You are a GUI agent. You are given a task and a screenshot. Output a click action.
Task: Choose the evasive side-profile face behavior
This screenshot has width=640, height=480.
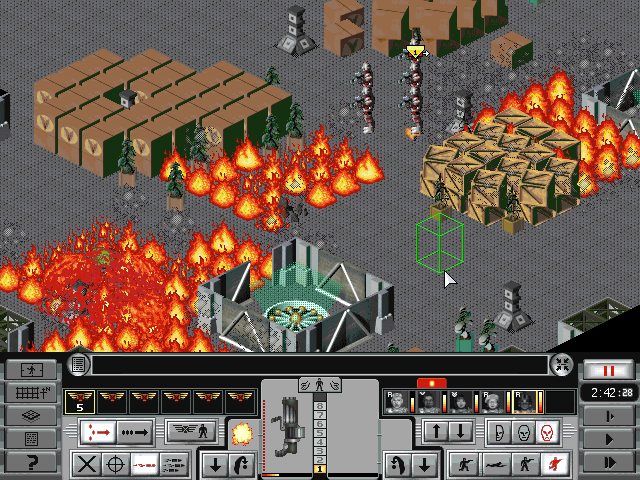[499, 432]
